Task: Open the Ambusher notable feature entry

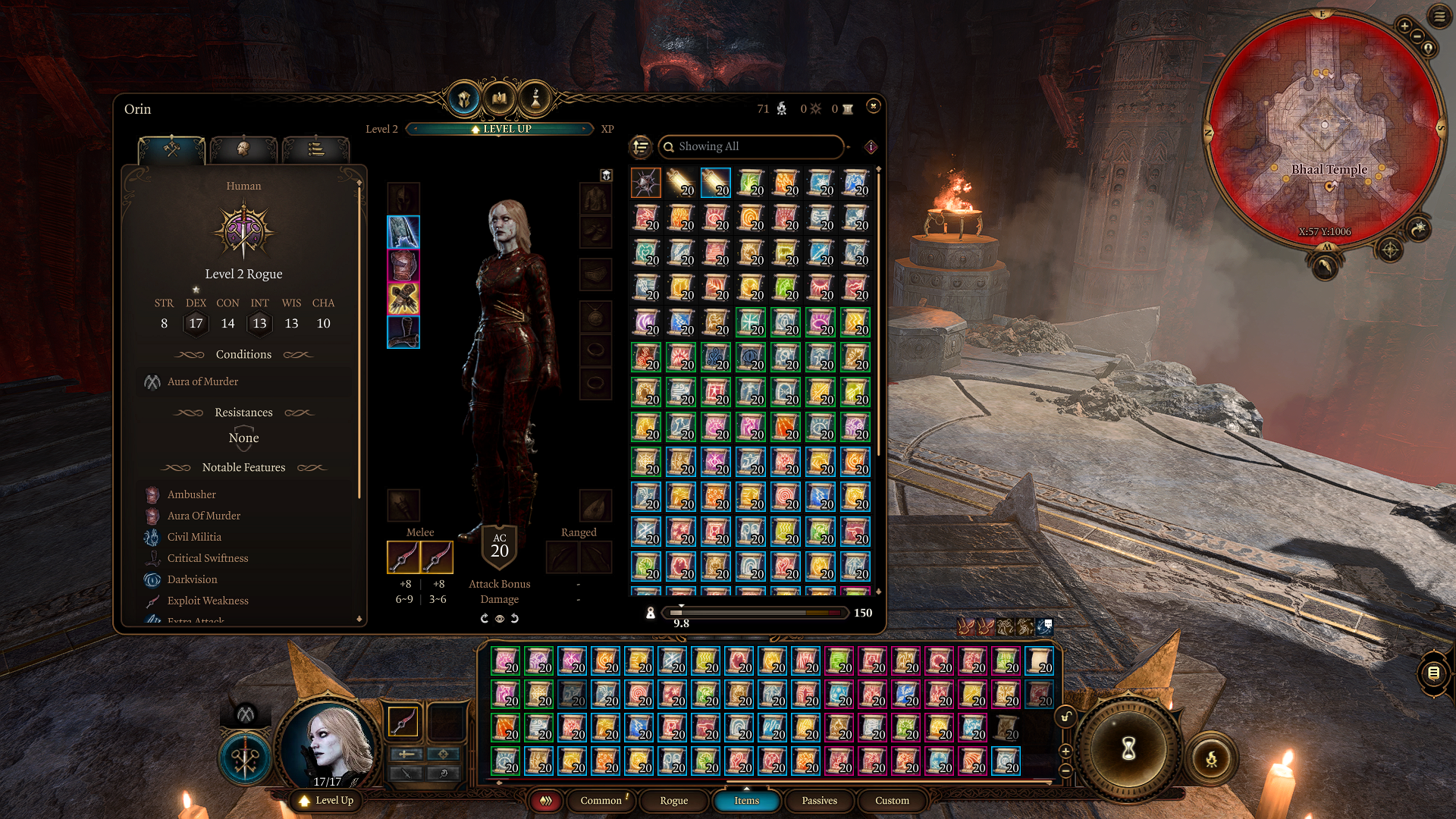Action: [x=191, y=494]
